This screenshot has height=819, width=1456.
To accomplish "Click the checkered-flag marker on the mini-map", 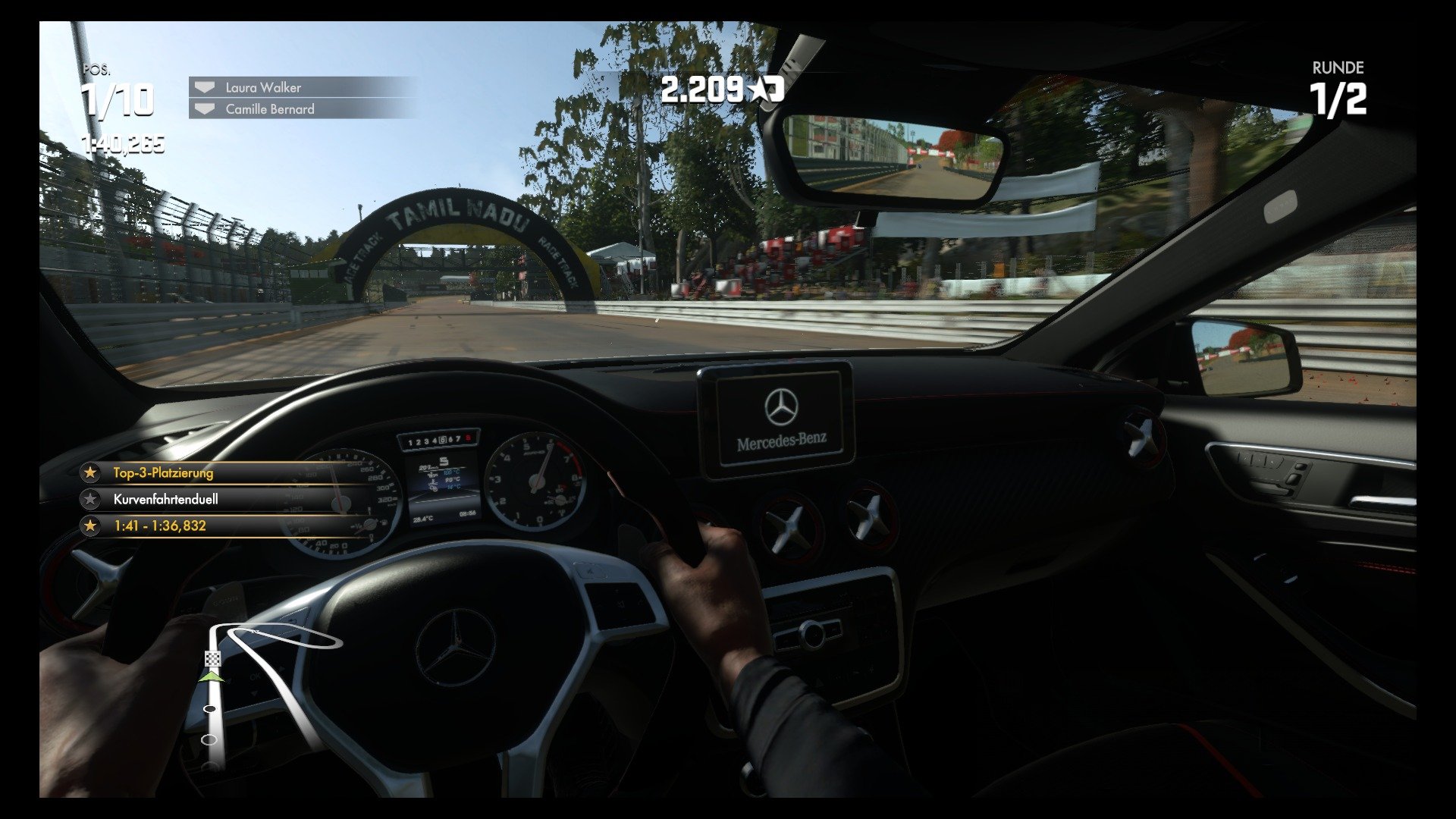I will click(212, 658).
